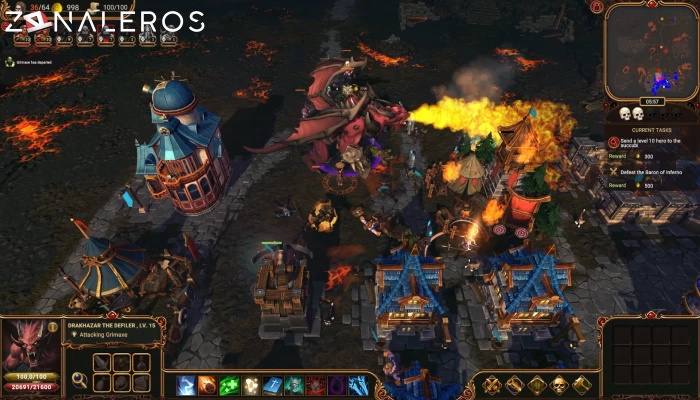Click the magnifying glass icon
The height and width of the screenshot is (400, 700).
coord(79,380)
